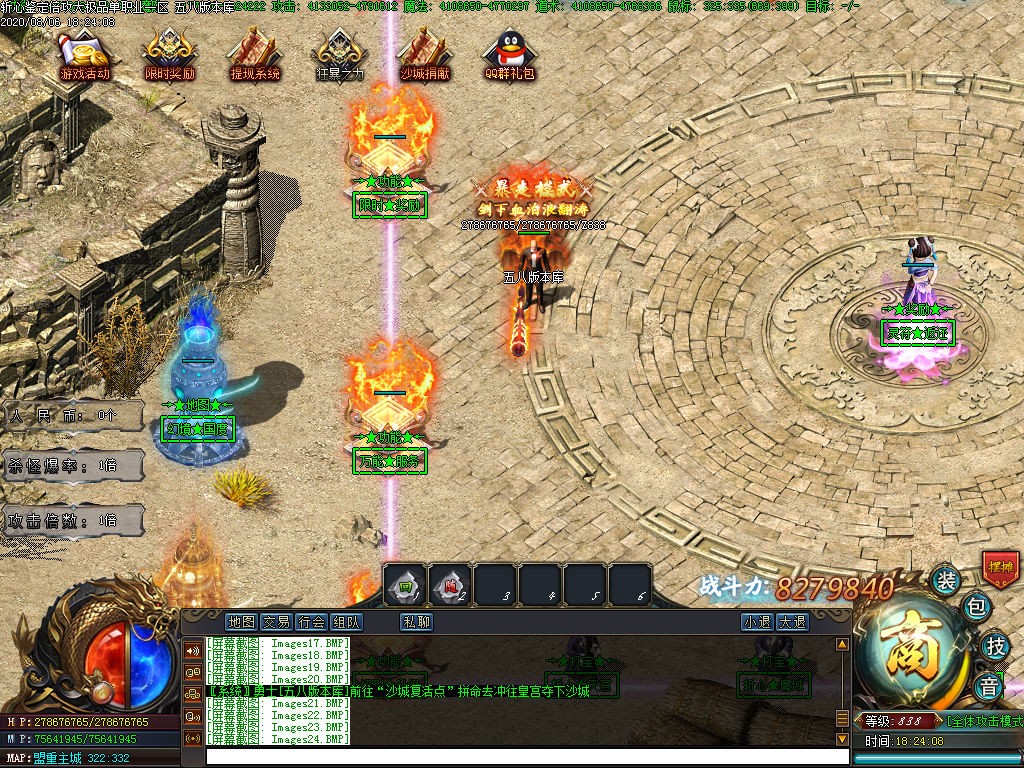
Task: Click the chat text input field
Action: (520, 757)
